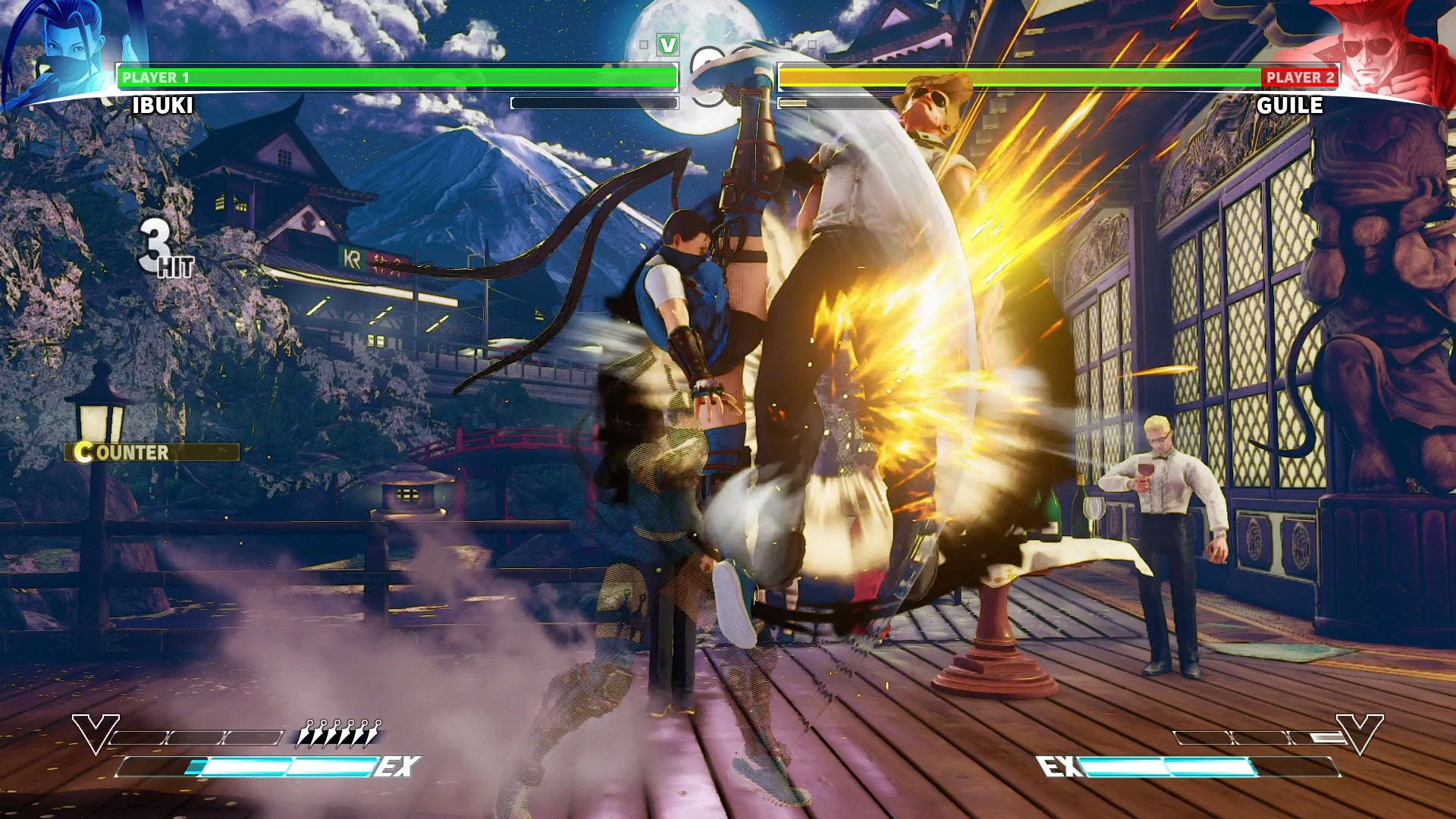Click the PLAYER 2 tag on the health bar
Viewport: 1456px width, 819px height.
tap(1298, 76)
